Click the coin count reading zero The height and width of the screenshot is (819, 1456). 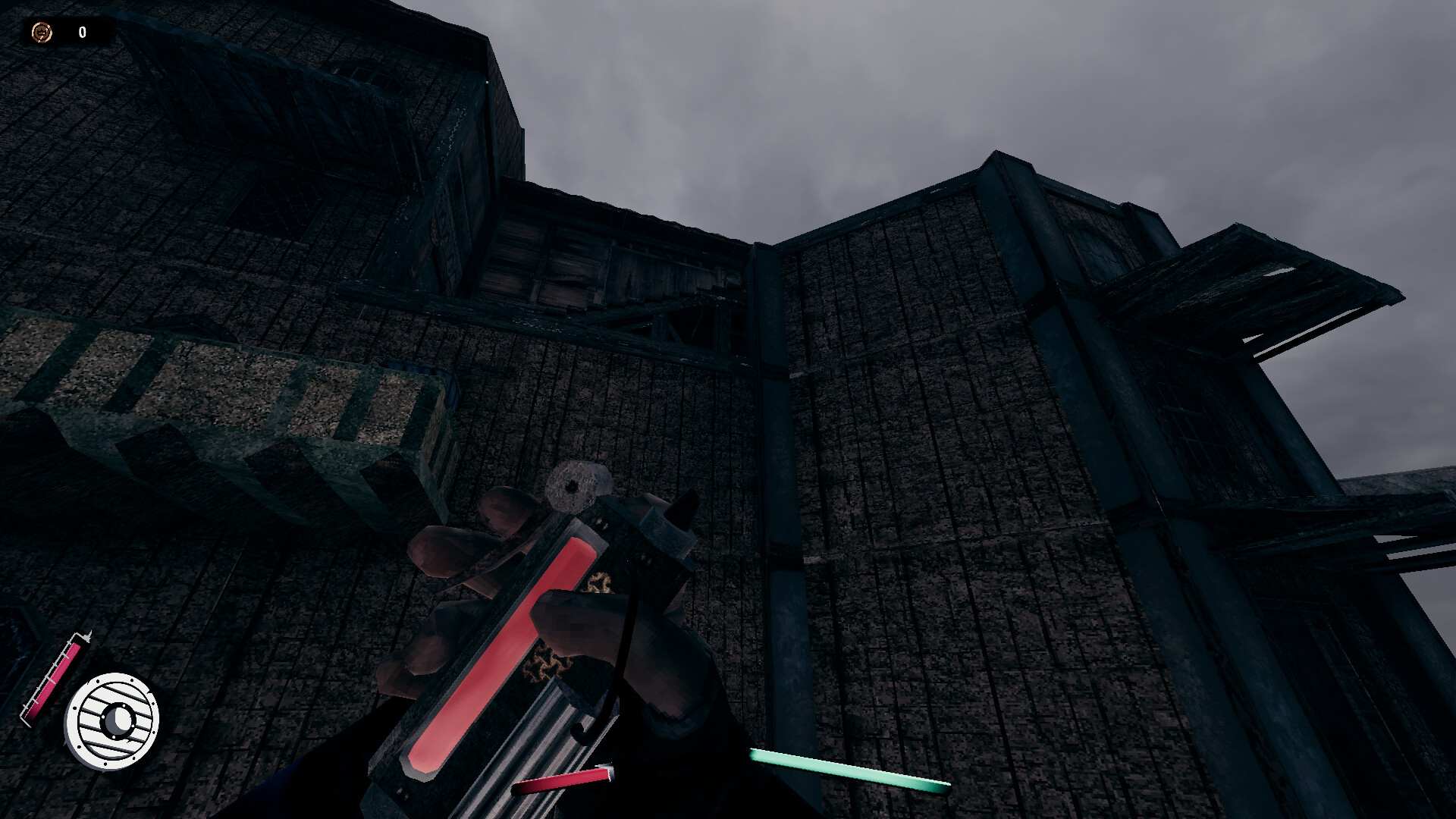pos(83,32)
